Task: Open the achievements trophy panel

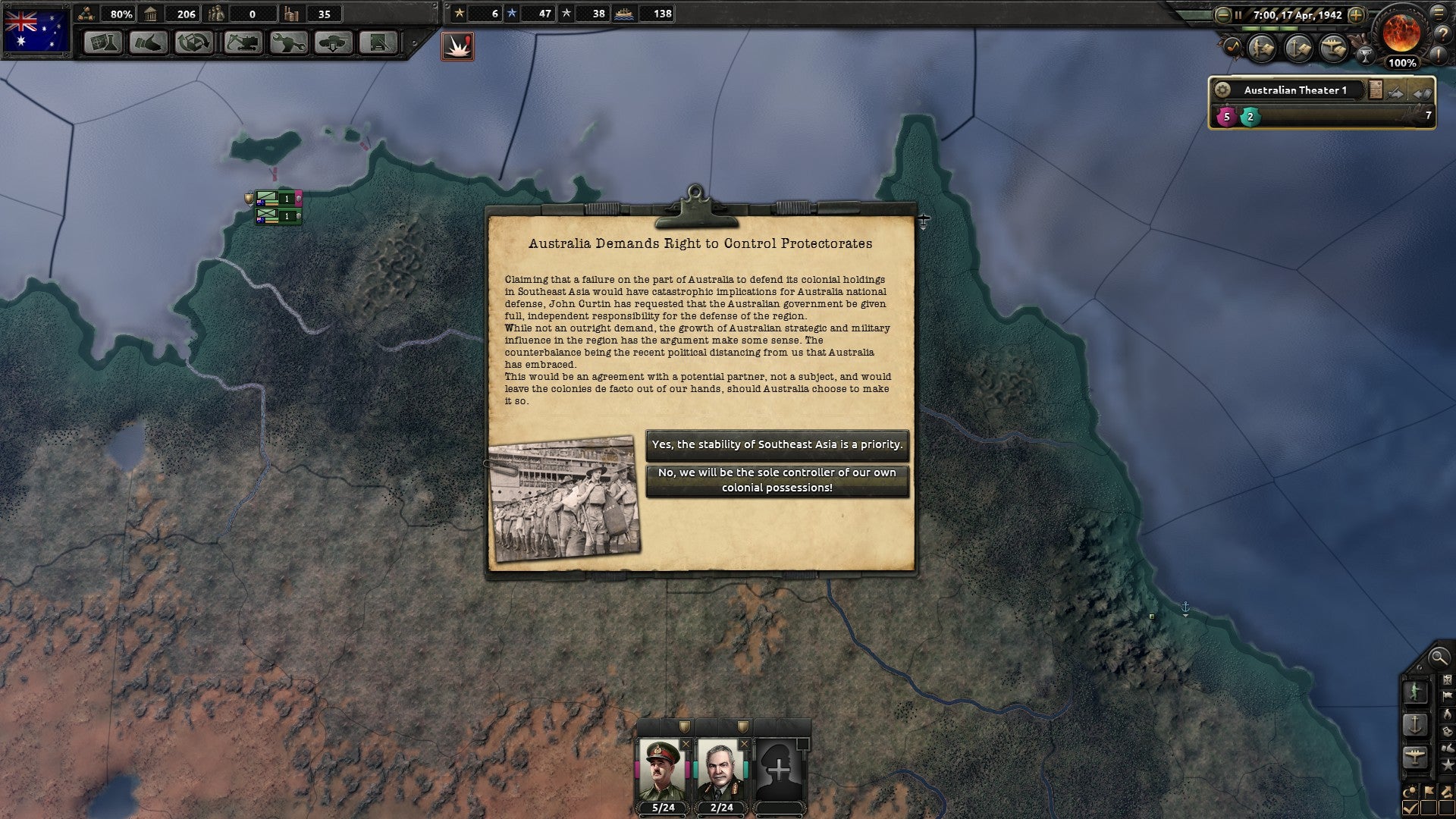Action: click(x=1365, y=54)
